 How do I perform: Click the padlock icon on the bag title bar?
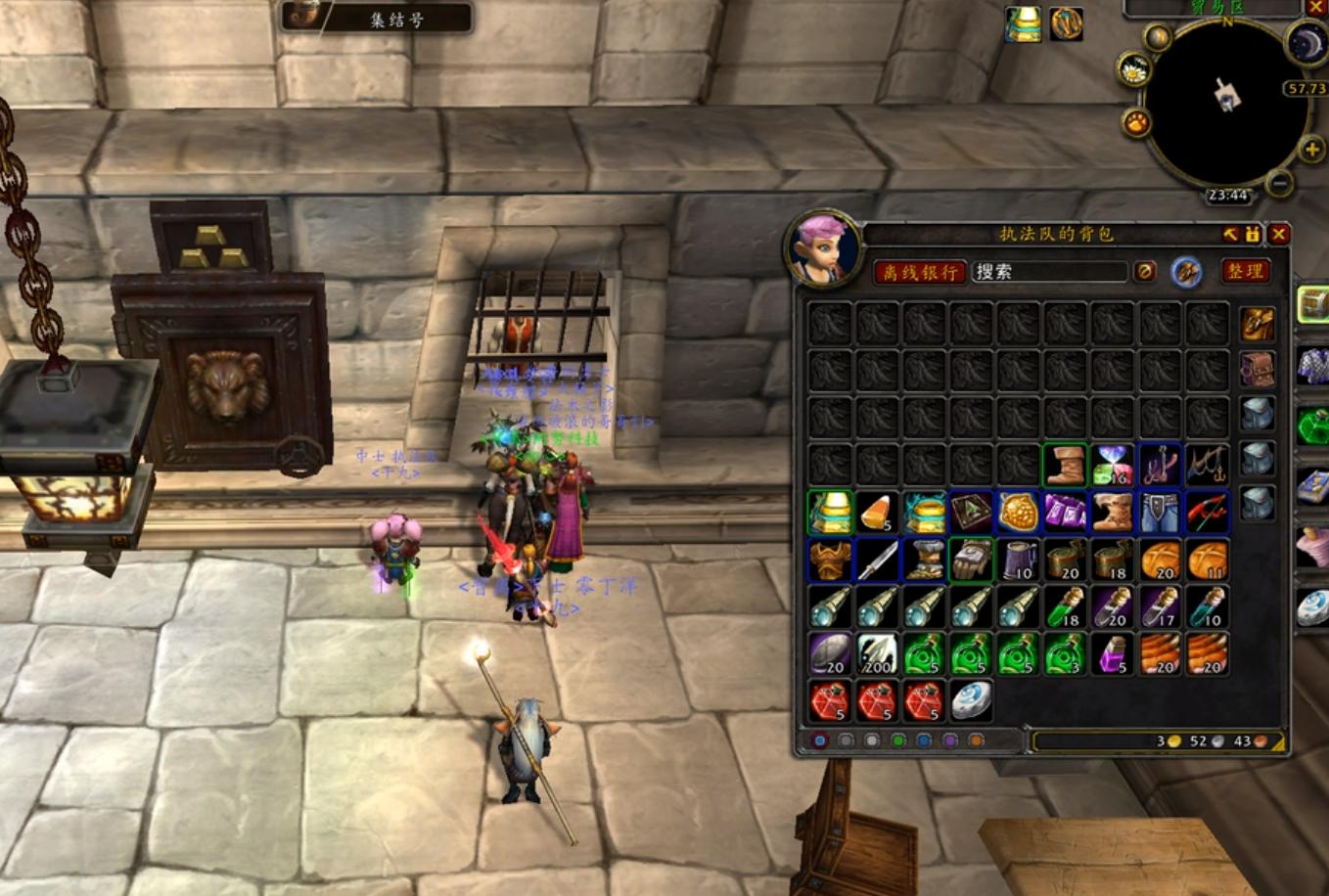pos(1253,234)
